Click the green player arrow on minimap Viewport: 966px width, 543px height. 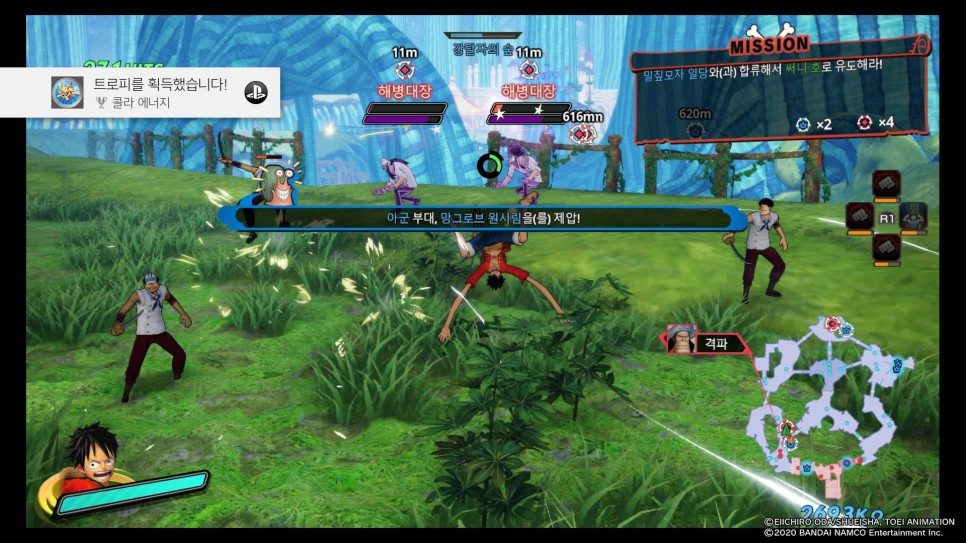click(x=786, y=429)
